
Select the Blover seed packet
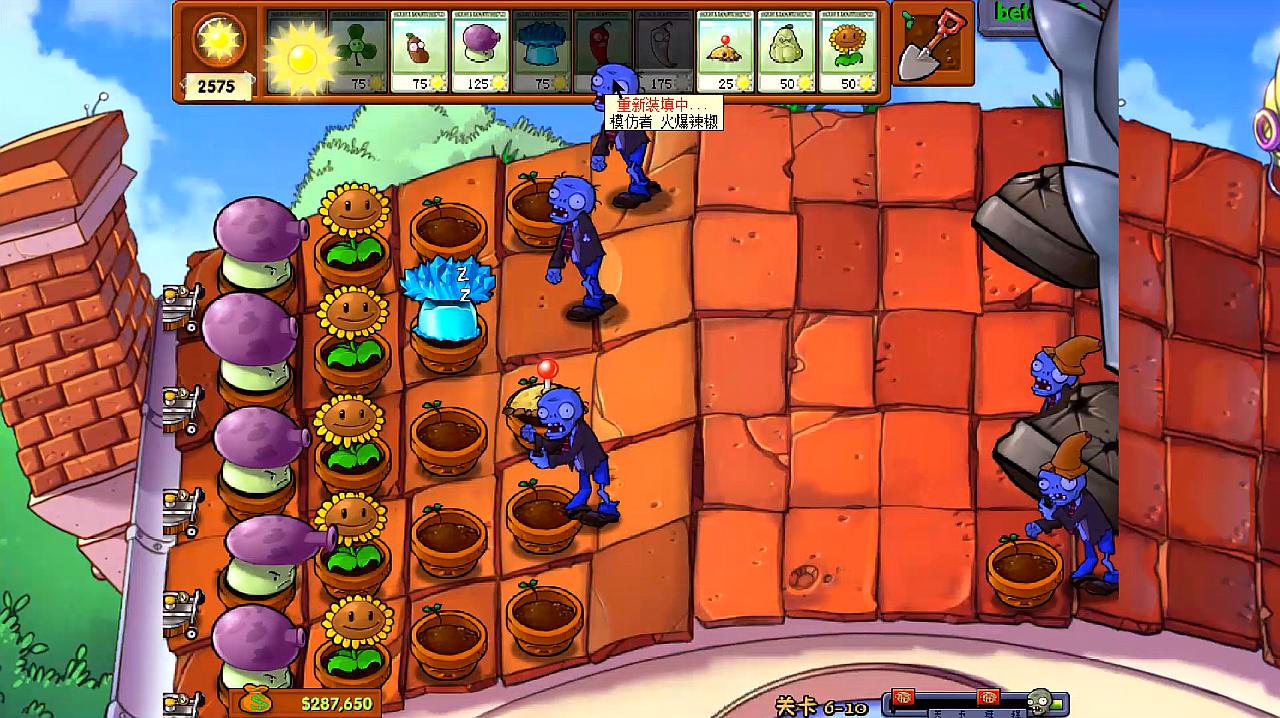pyautogui.click(x=359, y=52)
